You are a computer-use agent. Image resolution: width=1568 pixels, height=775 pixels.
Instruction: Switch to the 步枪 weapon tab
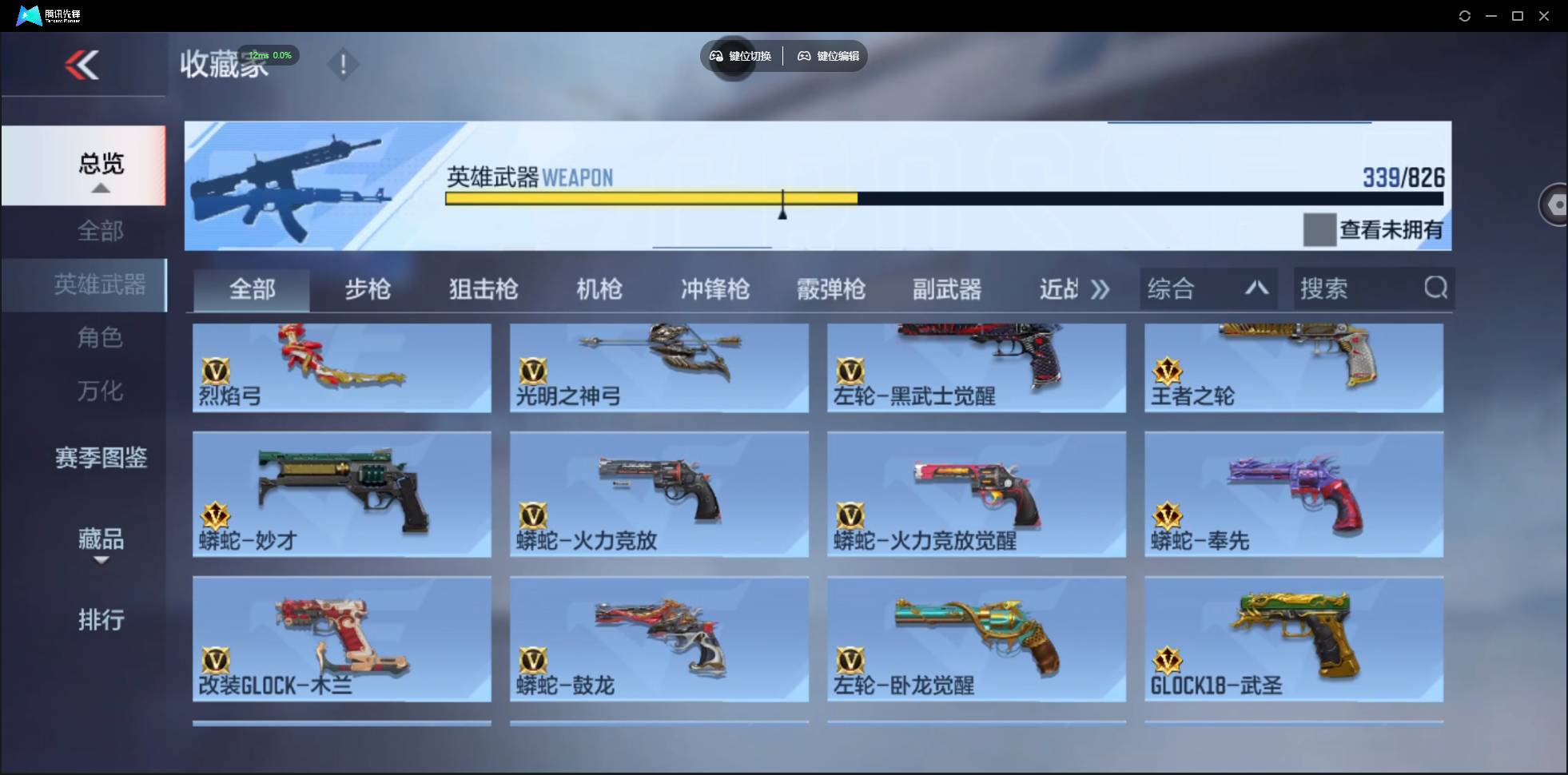(368, 289)
